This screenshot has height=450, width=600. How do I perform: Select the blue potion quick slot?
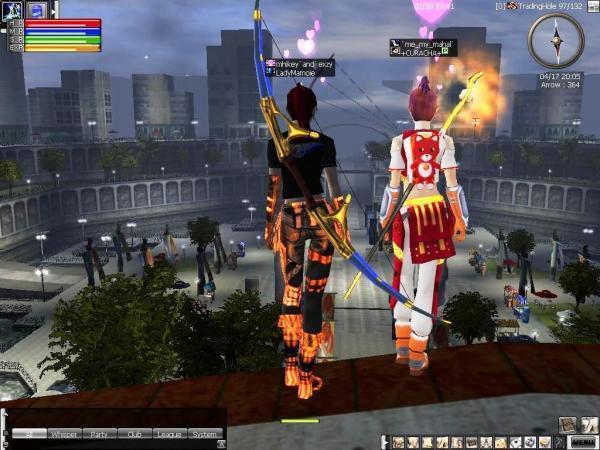(x=38, y=9)
